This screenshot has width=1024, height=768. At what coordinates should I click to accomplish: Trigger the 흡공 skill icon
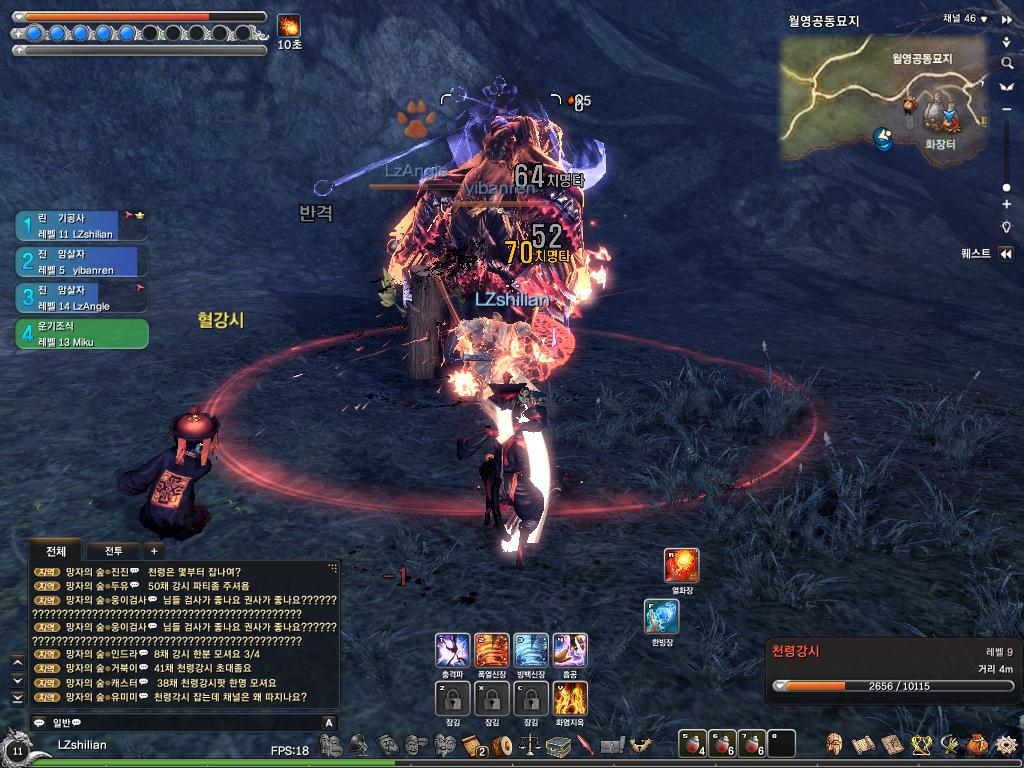pyautogui.click(x=570, y=650)
